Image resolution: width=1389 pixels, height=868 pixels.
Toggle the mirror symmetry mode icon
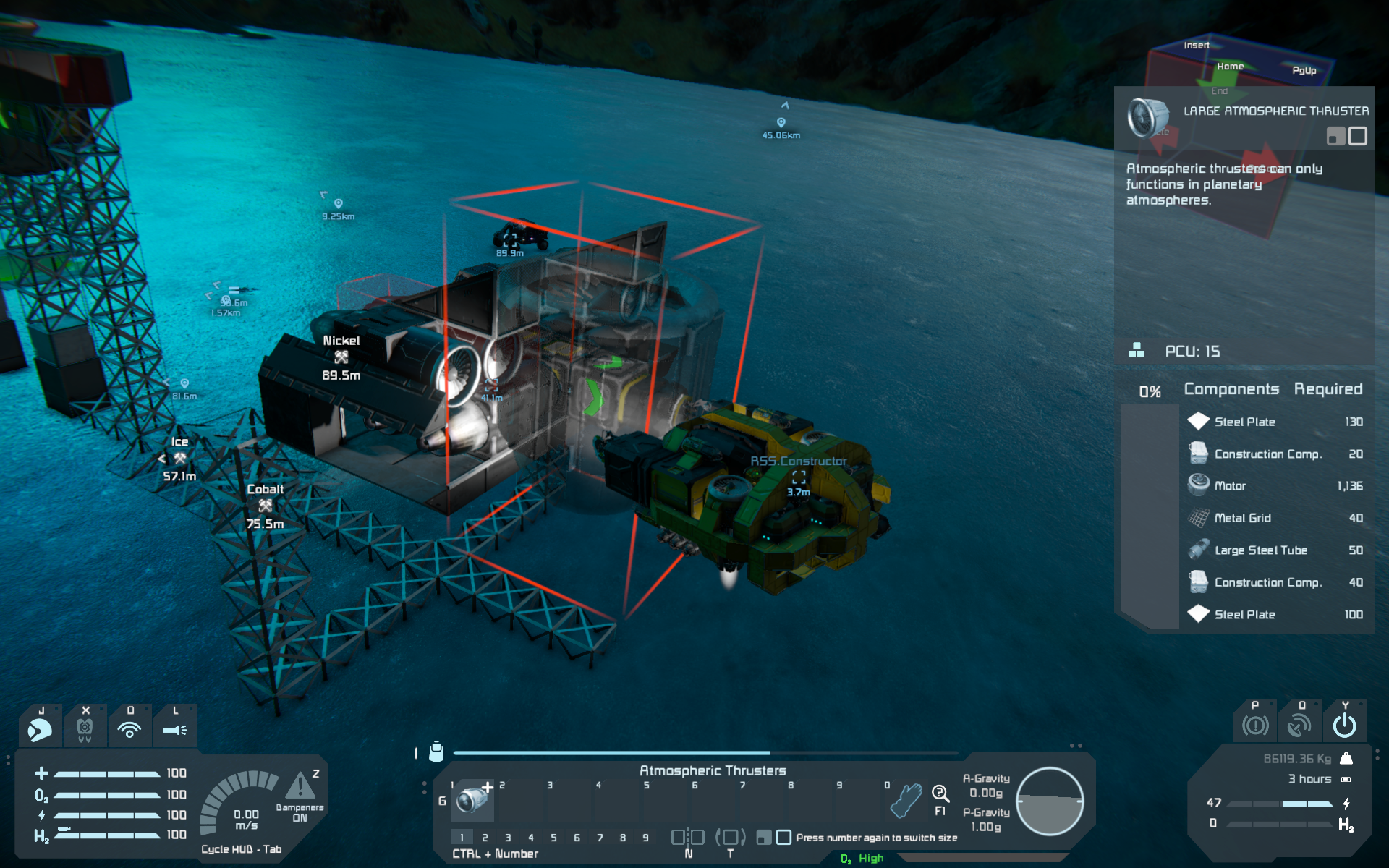click(x=688, y=838)
